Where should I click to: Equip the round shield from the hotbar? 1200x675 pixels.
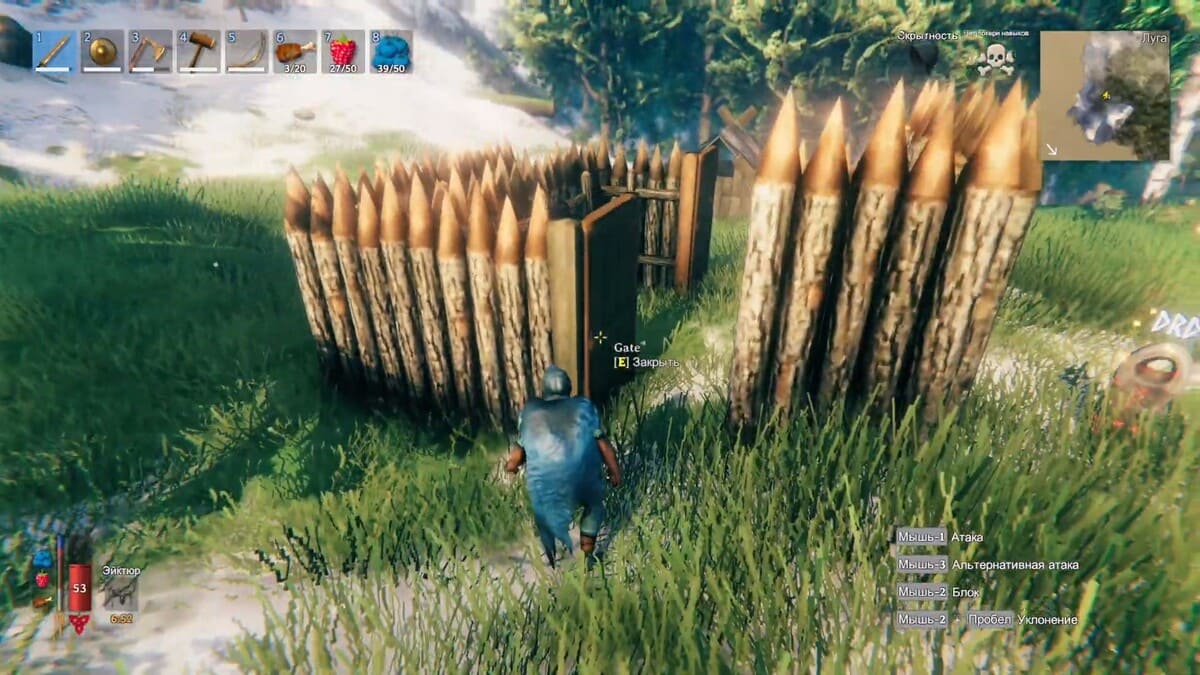(x=102, y=51)
